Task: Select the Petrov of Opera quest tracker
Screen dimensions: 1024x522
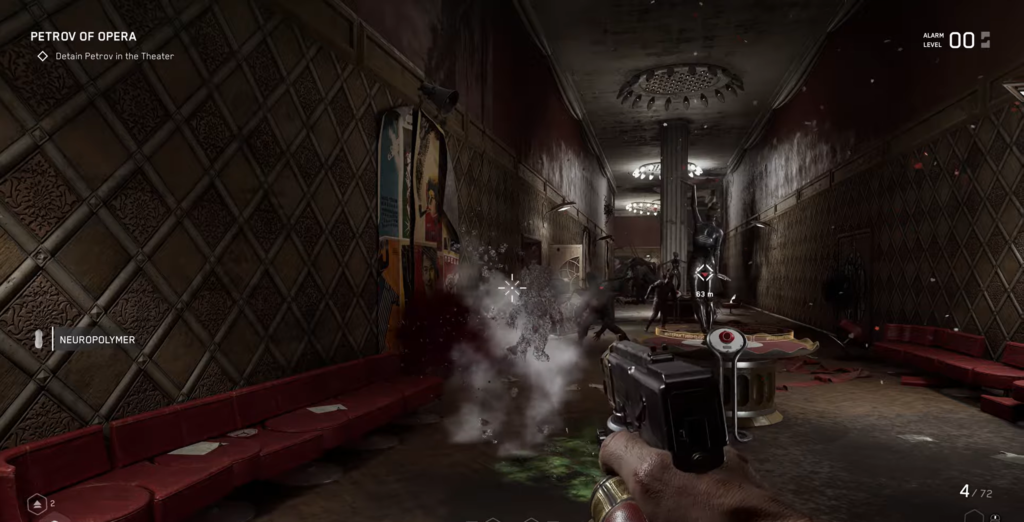Action: pyautogui.click(x=83, y=37)
